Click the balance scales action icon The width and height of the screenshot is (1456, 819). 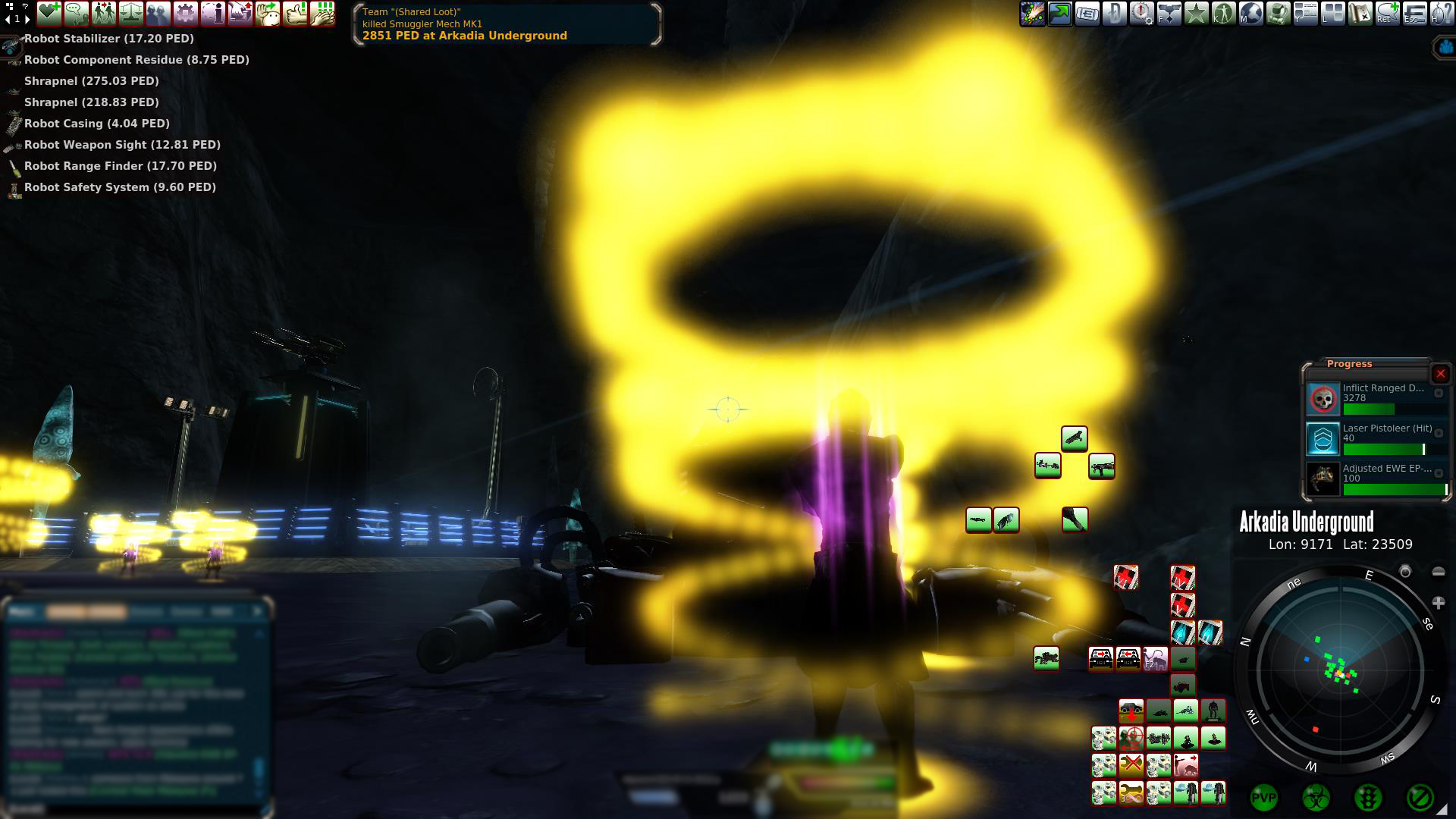point(131,13)
